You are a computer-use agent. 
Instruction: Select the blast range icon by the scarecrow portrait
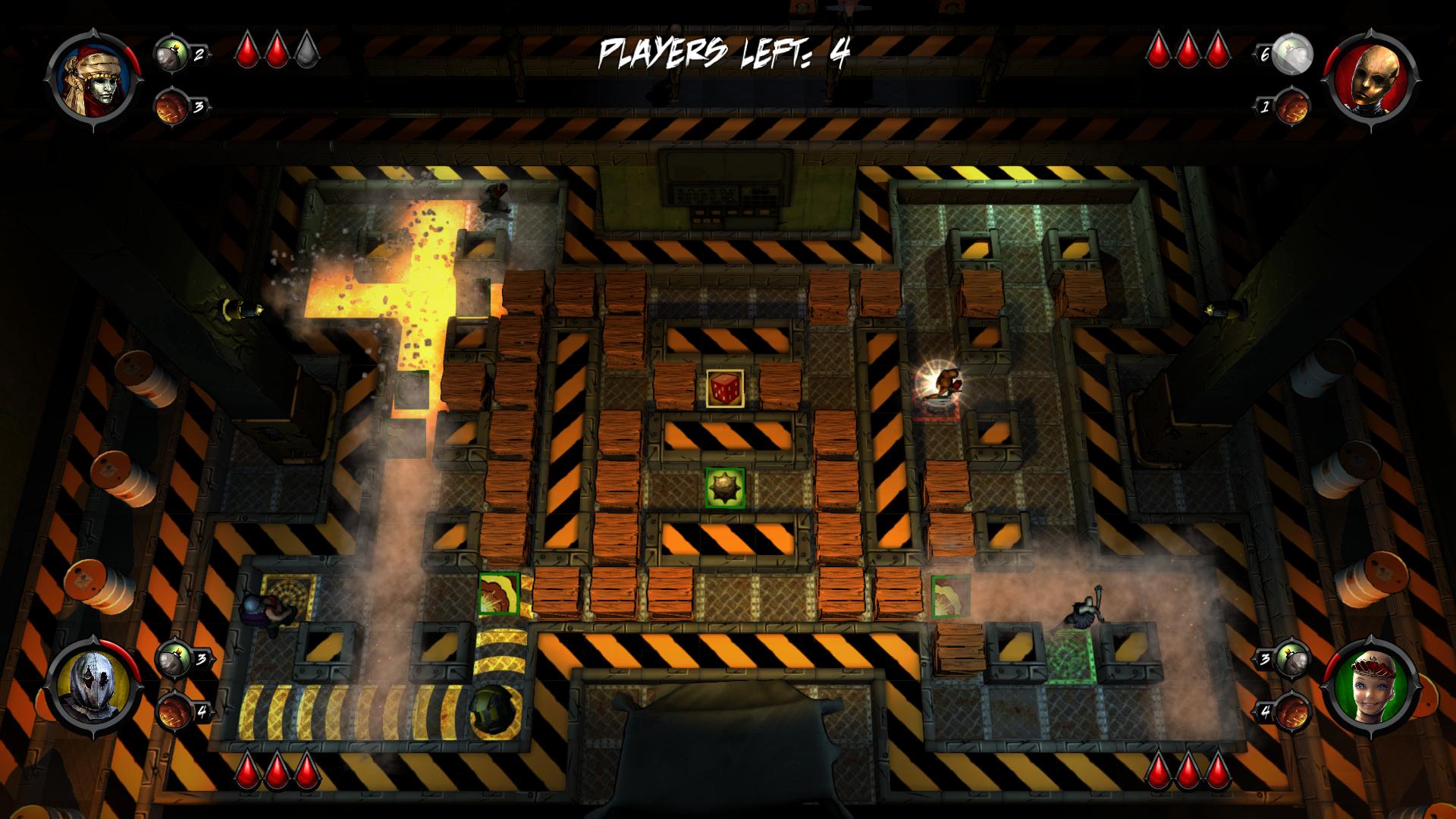pyautogui.click(x=171, y=711)
